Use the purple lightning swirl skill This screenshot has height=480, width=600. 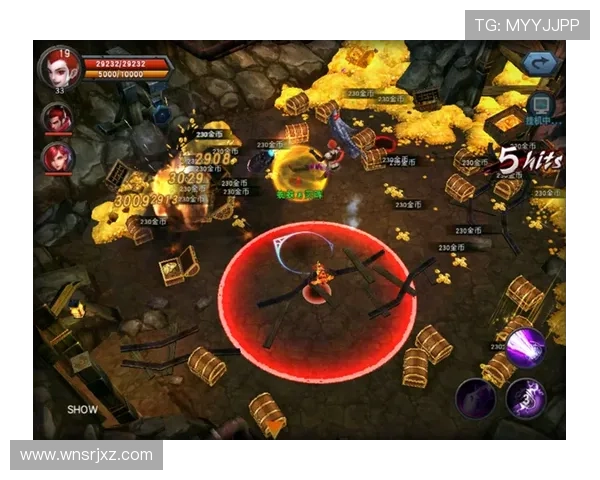(x=525, y=398)
